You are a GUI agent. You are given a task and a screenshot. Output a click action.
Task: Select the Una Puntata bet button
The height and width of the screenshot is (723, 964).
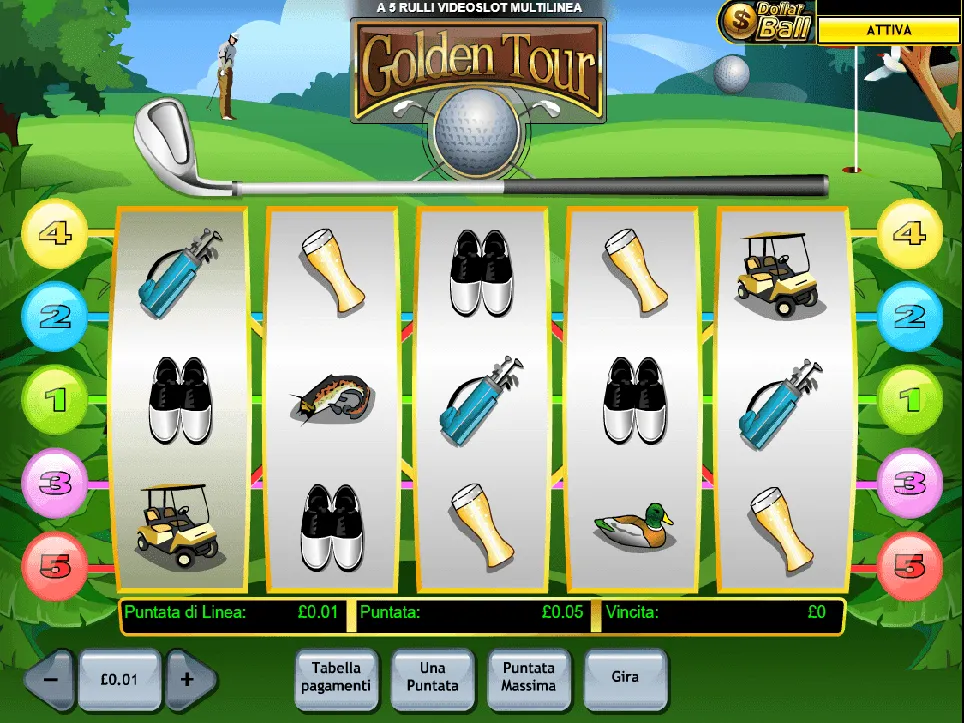[432, 677]
